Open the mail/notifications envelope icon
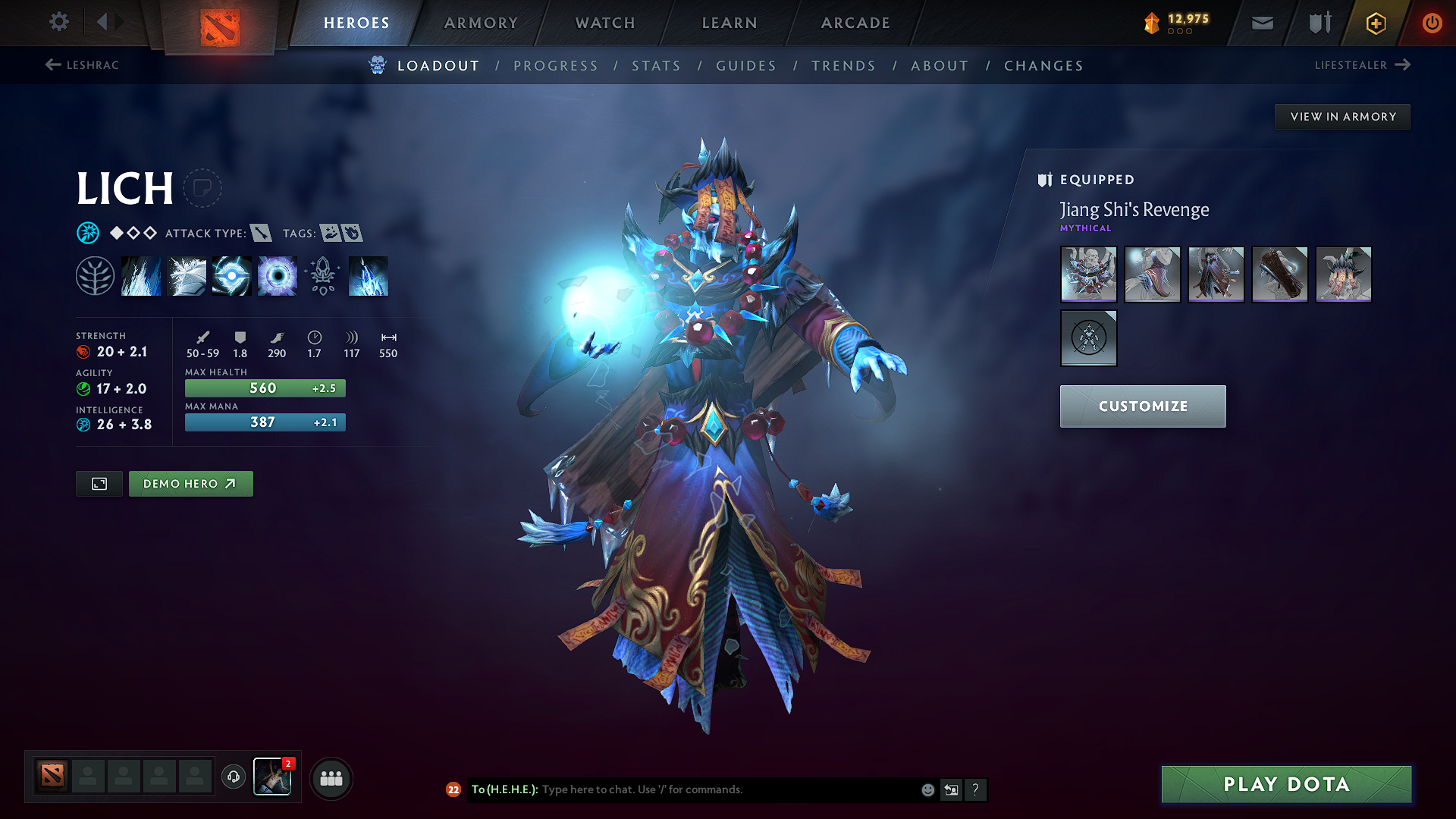This screenshot has width=1456, height=819. [x=1261, y=23]
